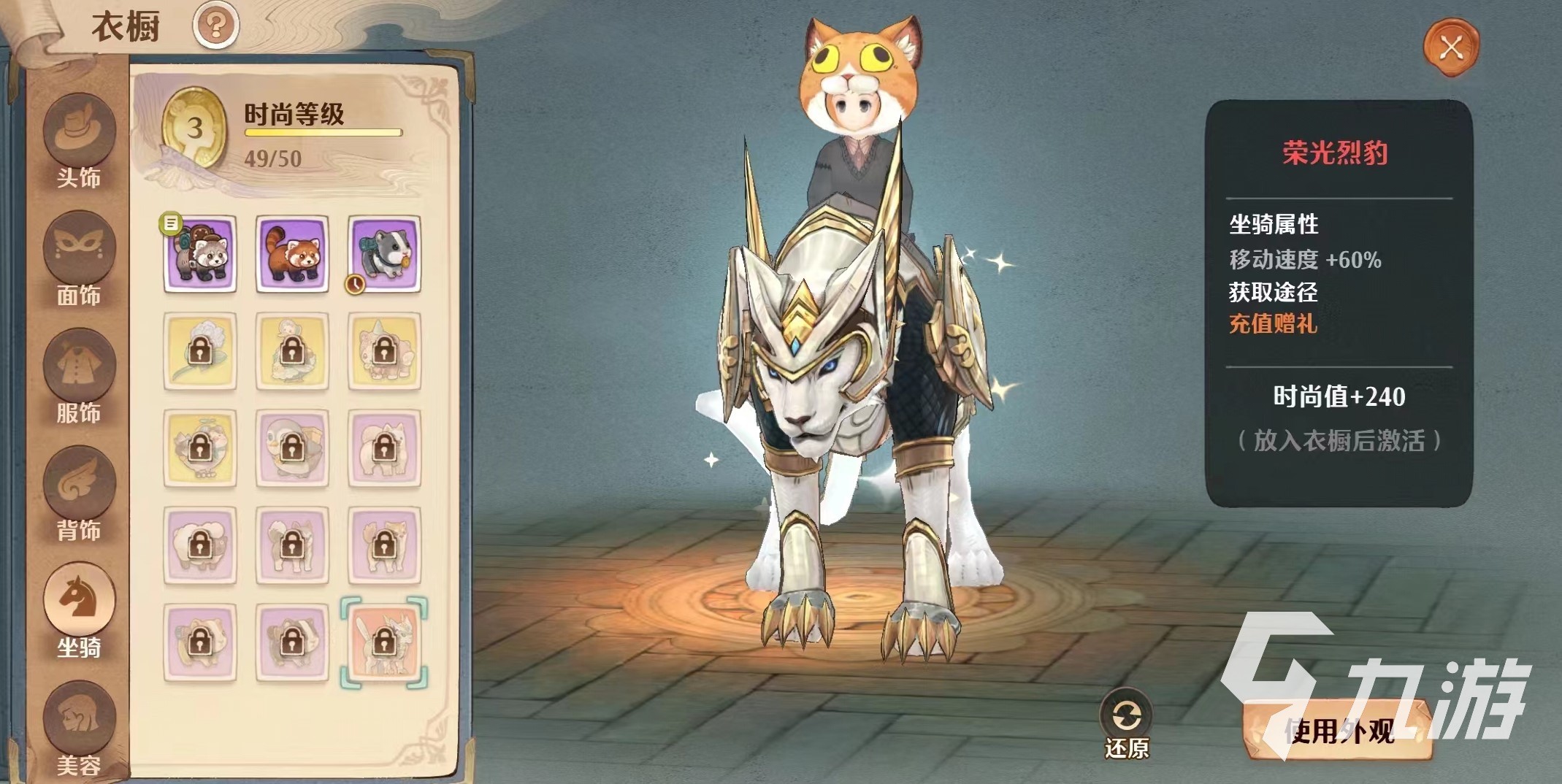The image size is (1562, 784).
Task: Choose the guinea pig mount with timer
Action: 384,253
